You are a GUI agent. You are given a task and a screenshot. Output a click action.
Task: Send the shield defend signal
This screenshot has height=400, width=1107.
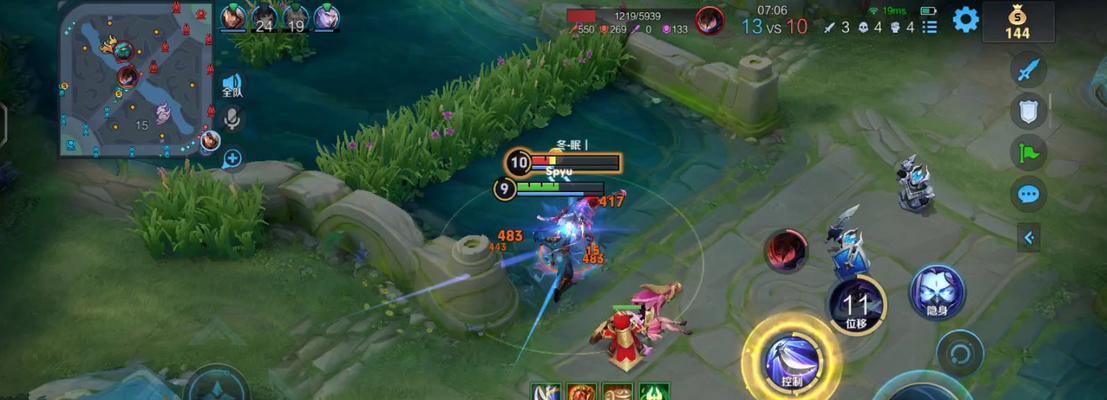[x=1028, y=111]
